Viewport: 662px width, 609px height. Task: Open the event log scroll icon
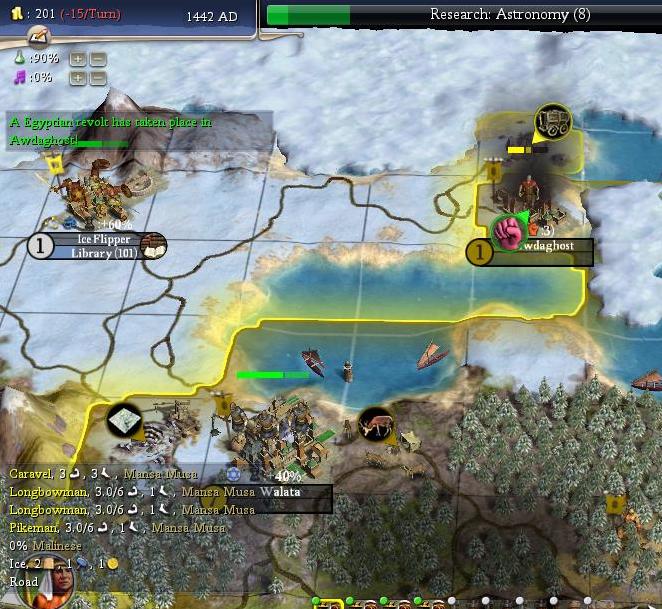pos(39,37)
